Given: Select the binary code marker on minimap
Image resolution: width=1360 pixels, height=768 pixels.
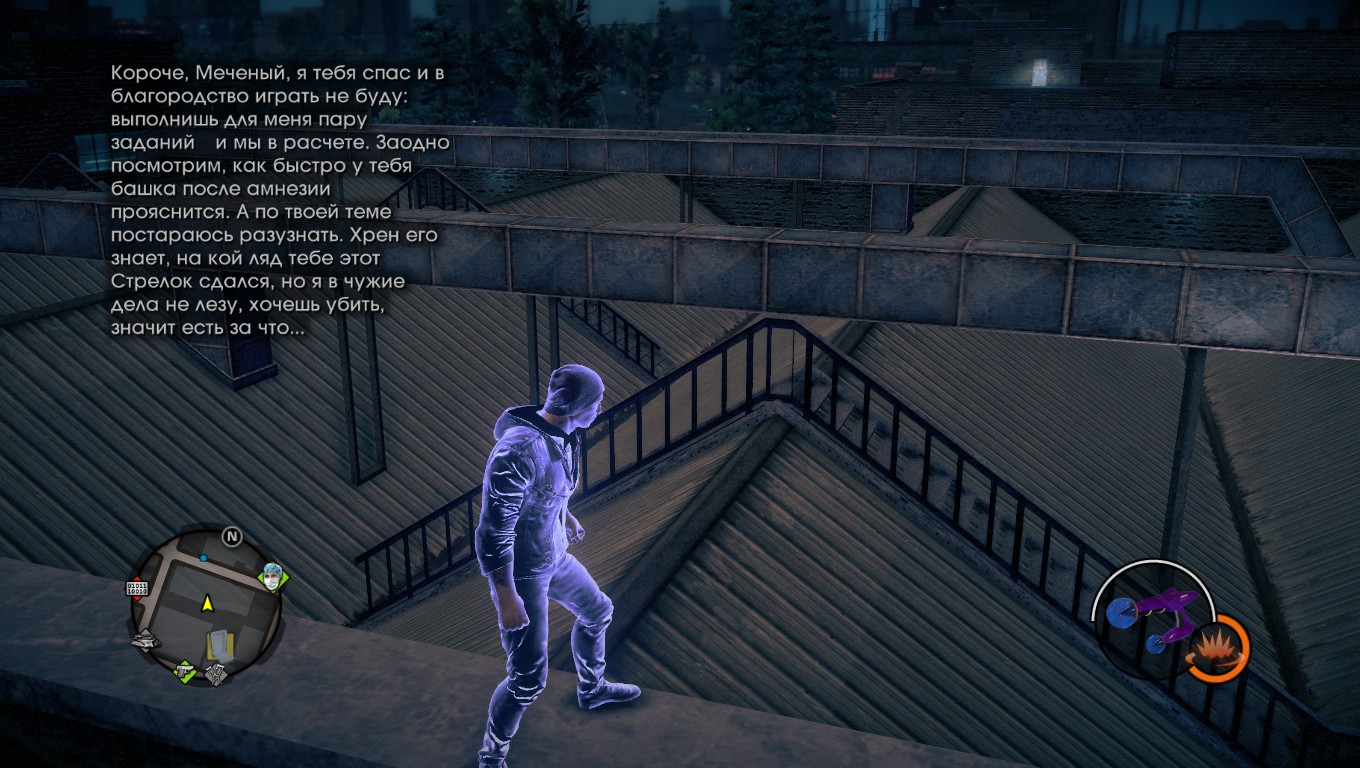Looking at the screenshot, I should tap(137, 588).
